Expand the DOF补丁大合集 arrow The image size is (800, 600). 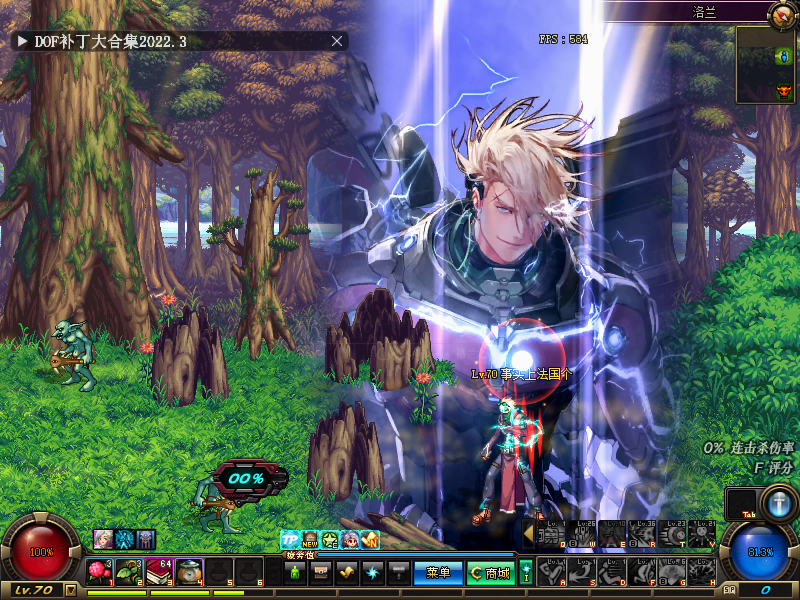pos(21,41)
